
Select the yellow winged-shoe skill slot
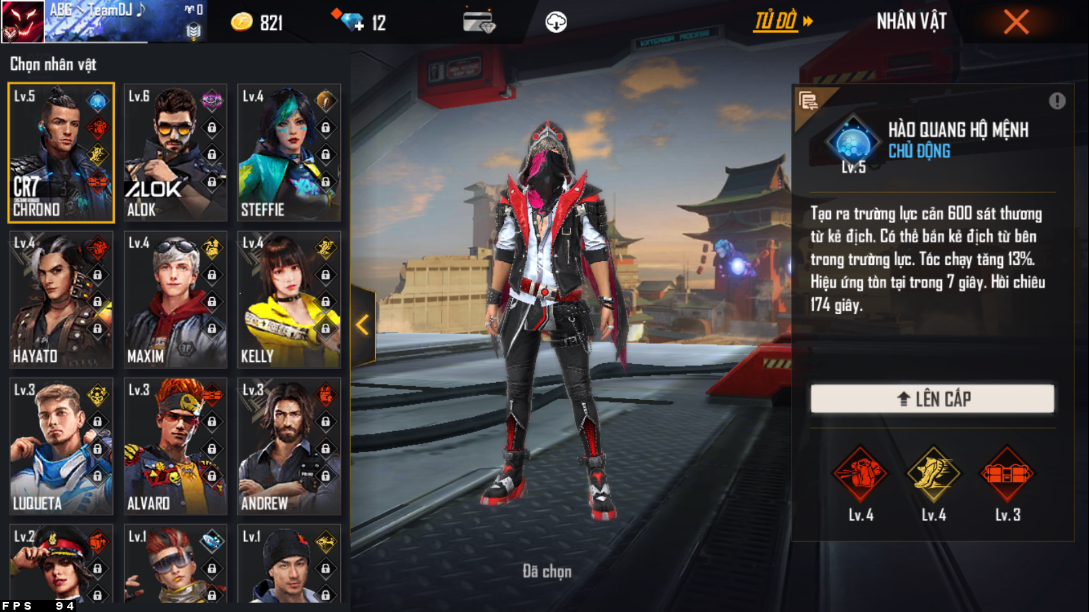tap(933, 474)
